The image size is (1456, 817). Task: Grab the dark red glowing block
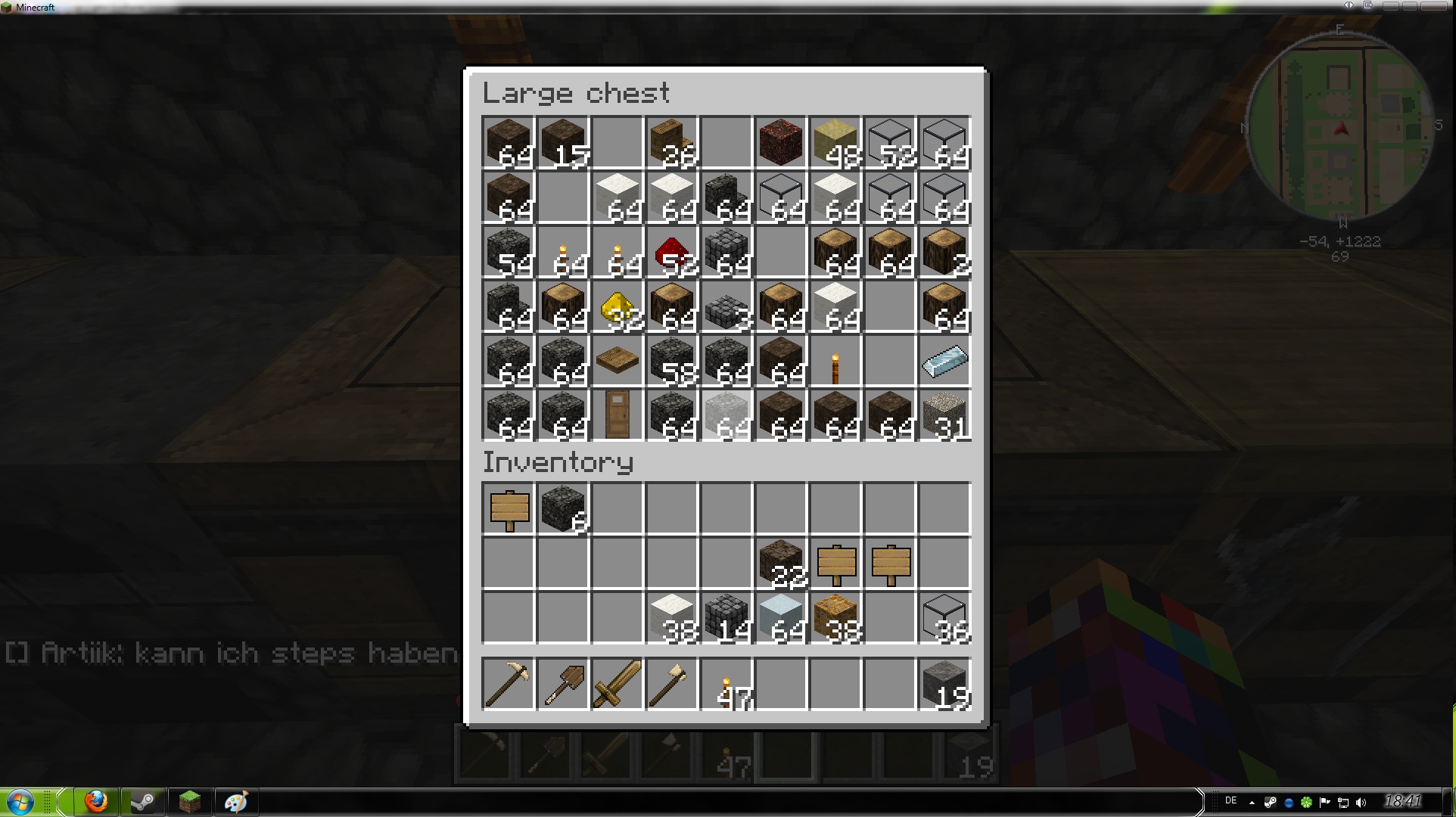click(x=781, y=142)
